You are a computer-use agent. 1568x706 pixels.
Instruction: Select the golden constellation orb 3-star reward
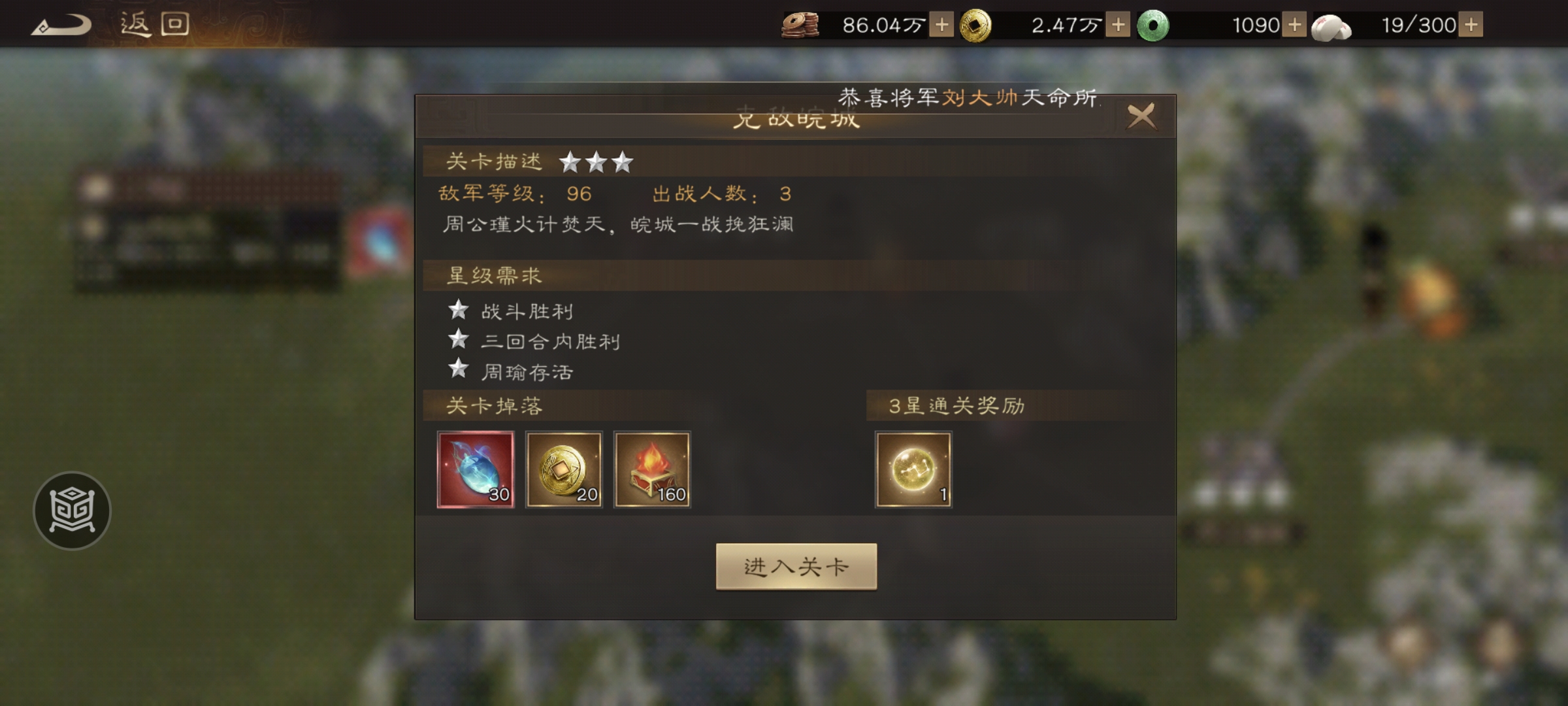[915, 469]
